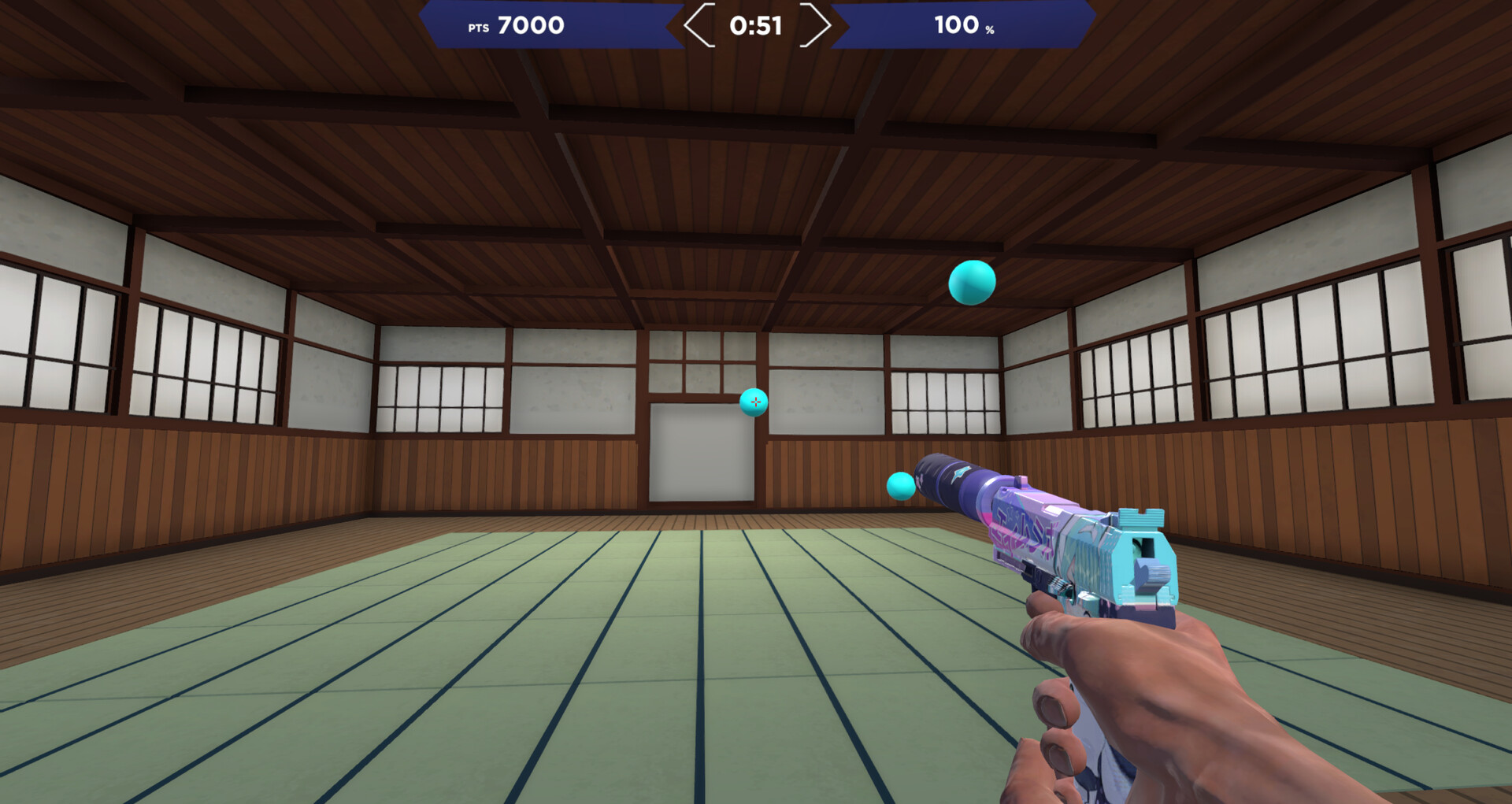
Task: Shoot the orb aligned with the crosshair
Action: (x=754, y=404)
